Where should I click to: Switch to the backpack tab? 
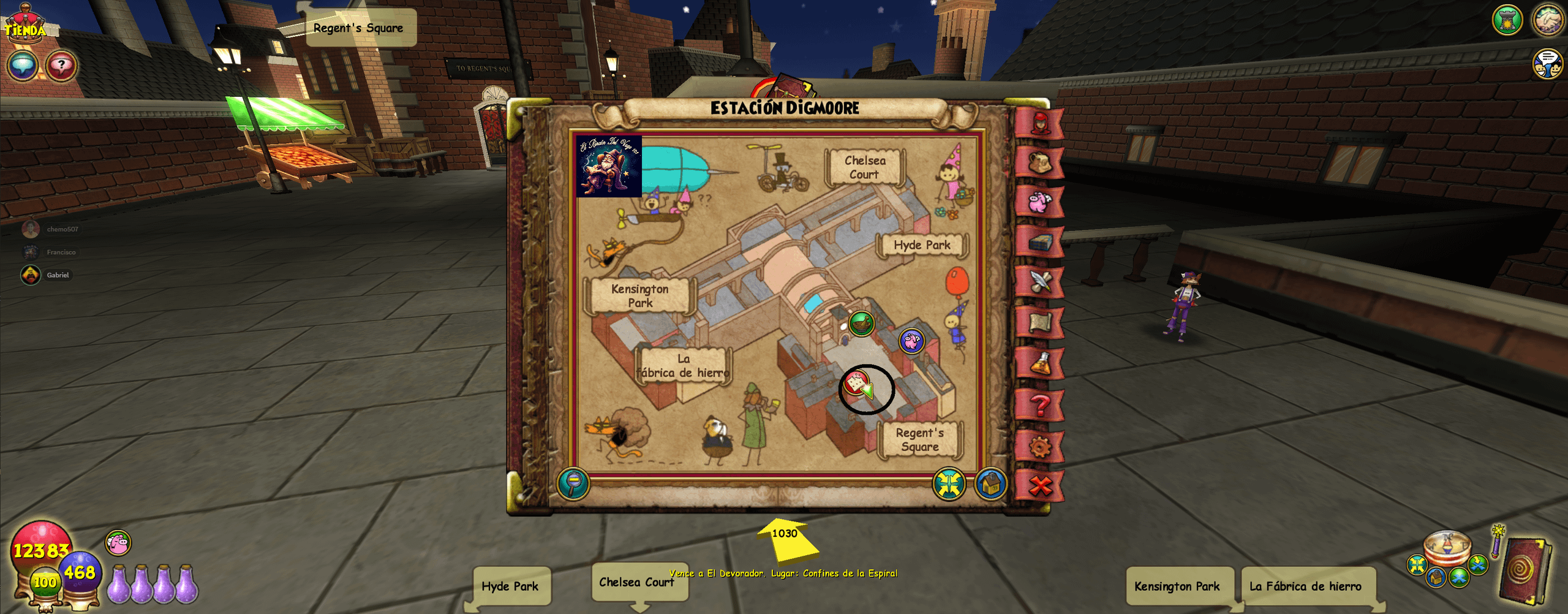[x=1039, y=162]
